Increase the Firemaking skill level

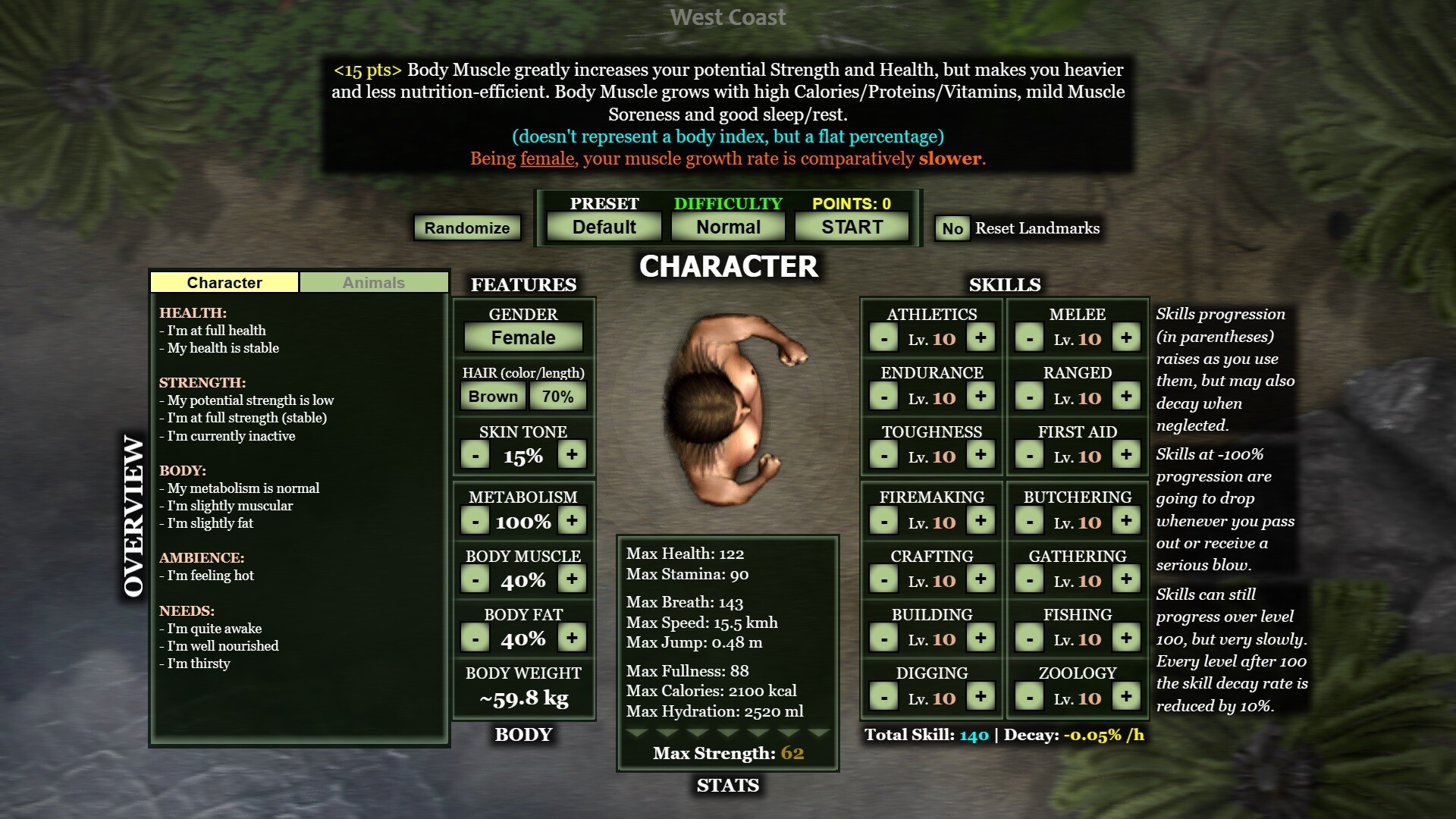(x=981, y=522)
